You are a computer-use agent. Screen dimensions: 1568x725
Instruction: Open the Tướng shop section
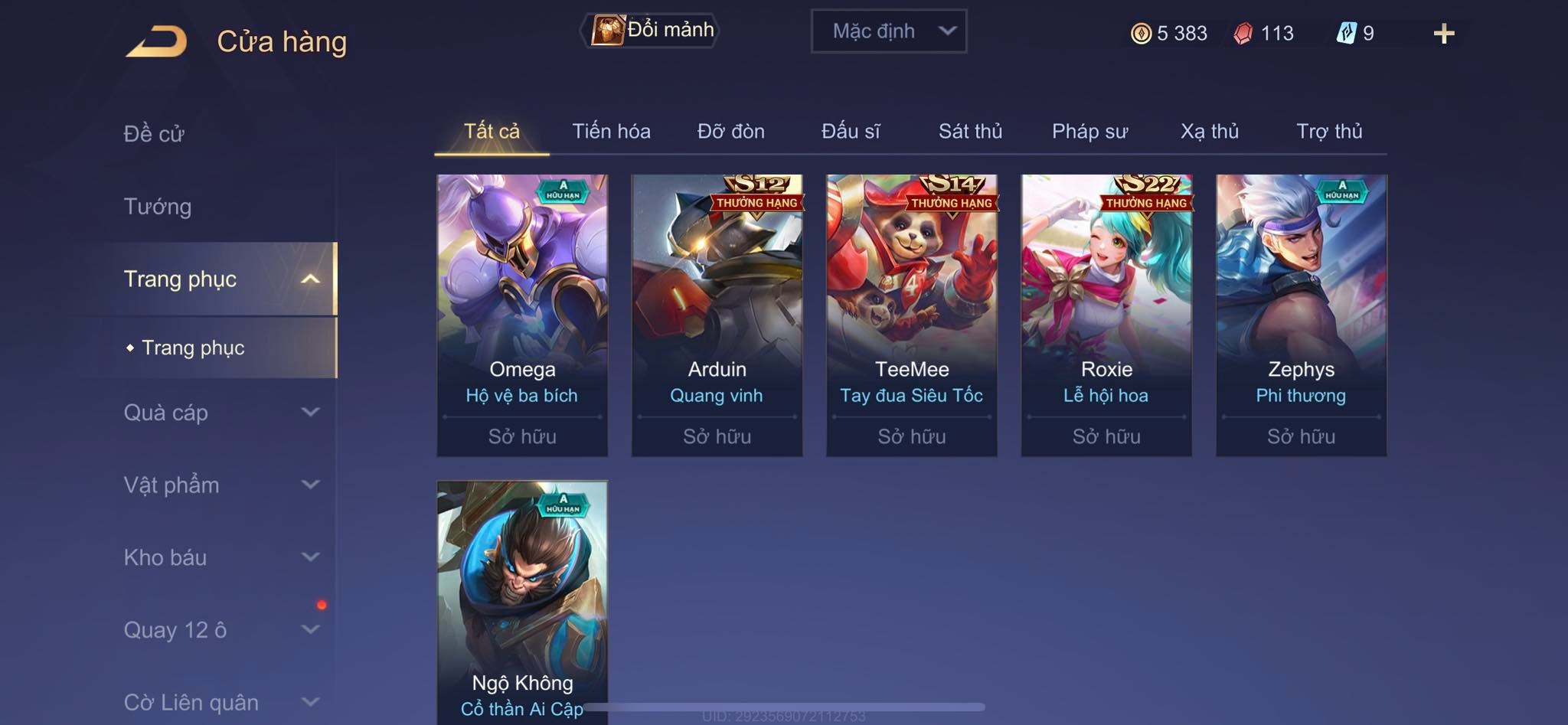click(x=158, y=207)
